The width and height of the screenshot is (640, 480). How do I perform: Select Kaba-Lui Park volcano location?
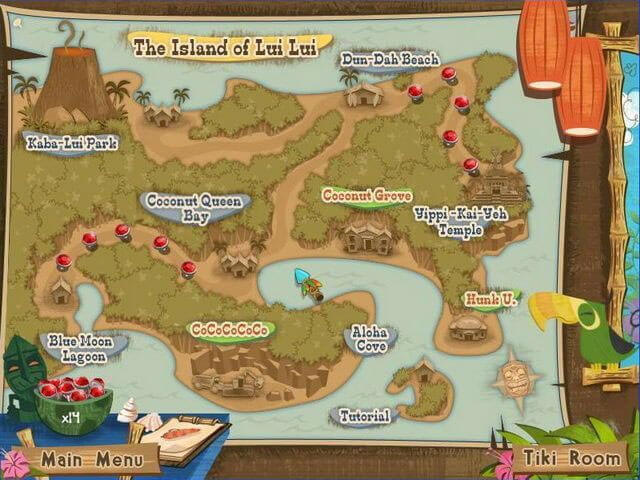coord(73,143)
